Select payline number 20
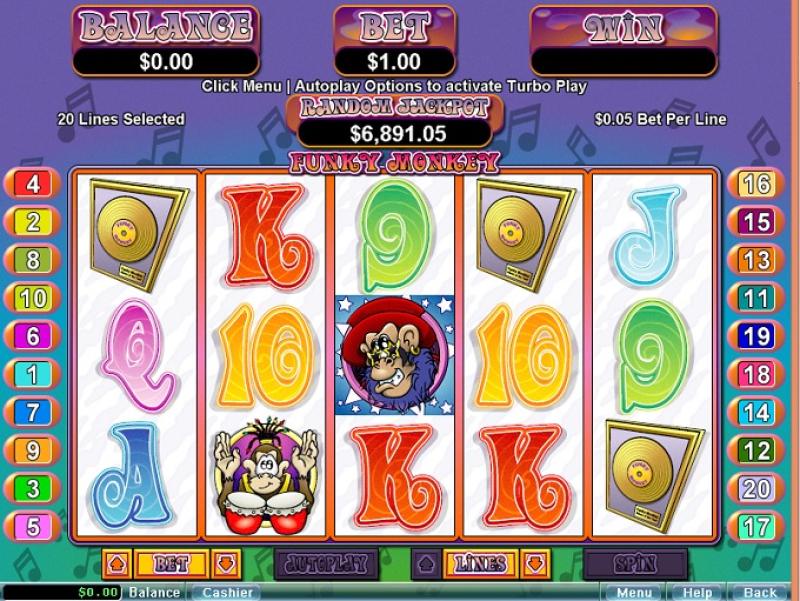 [x=758, y=488]
